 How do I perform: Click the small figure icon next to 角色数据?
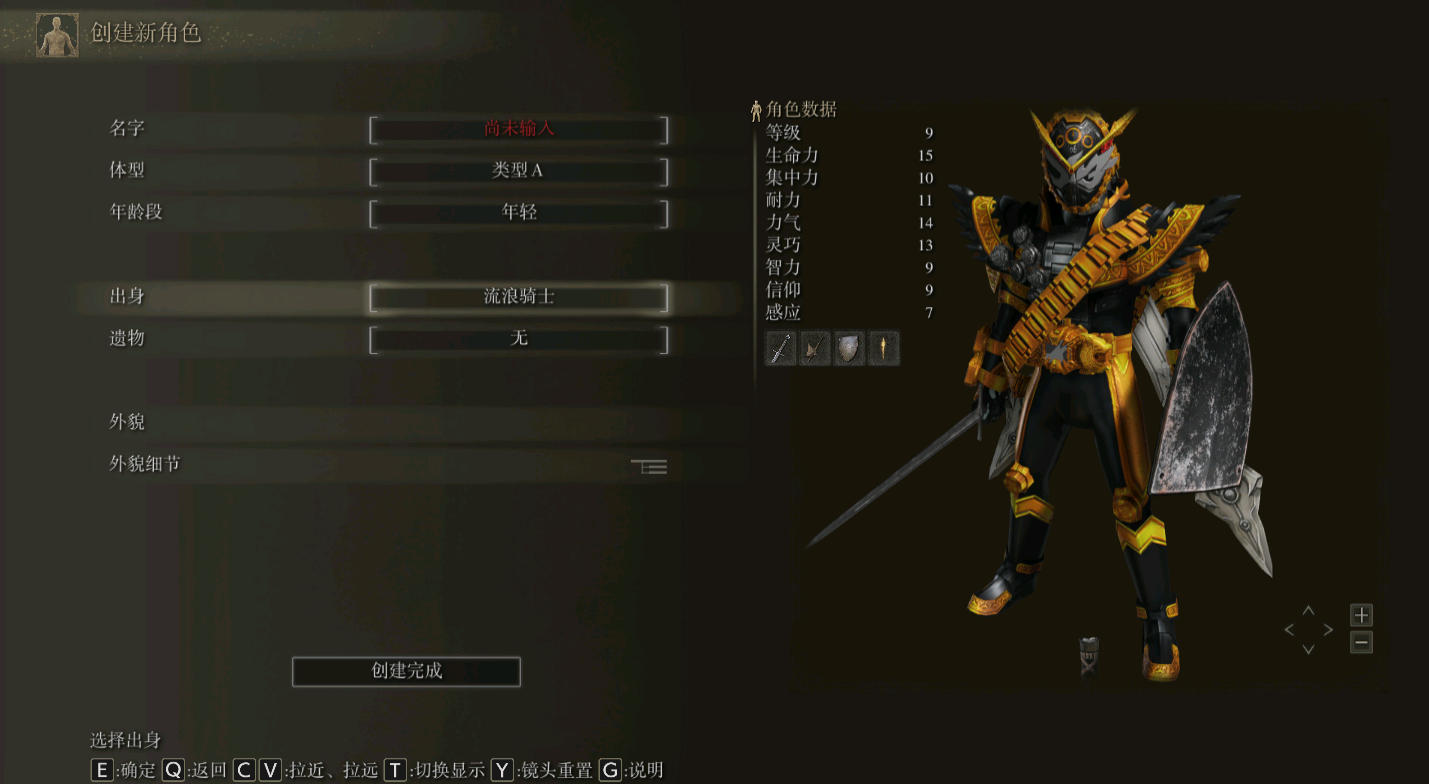click(x=757, y=109)
